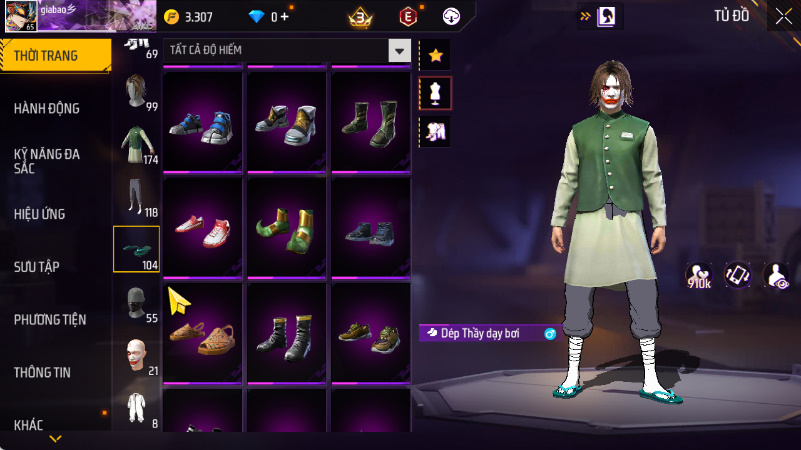Equip the brown woven sandals
The image size is (801, 450).
point(202,331)
